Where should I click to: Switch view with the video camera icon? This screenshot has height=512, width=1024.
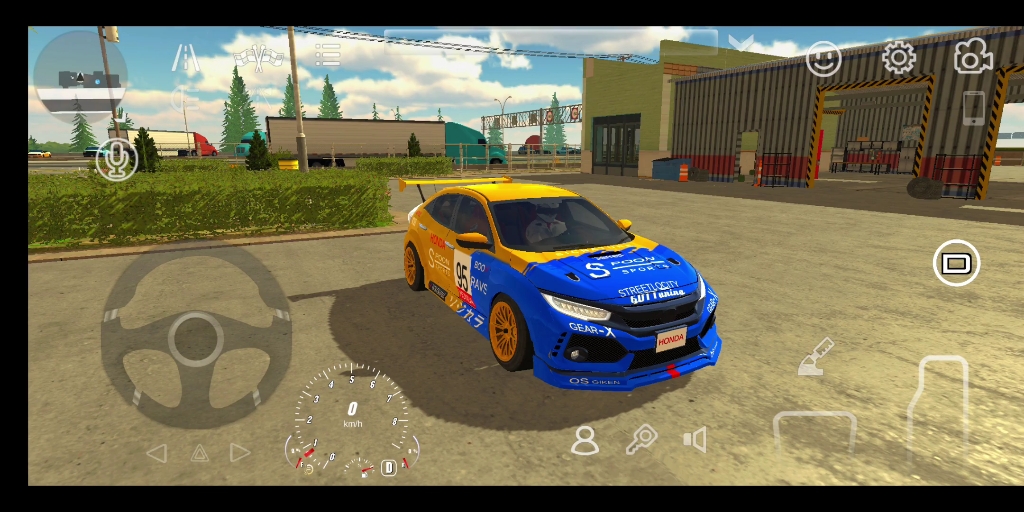coord(972,58)
